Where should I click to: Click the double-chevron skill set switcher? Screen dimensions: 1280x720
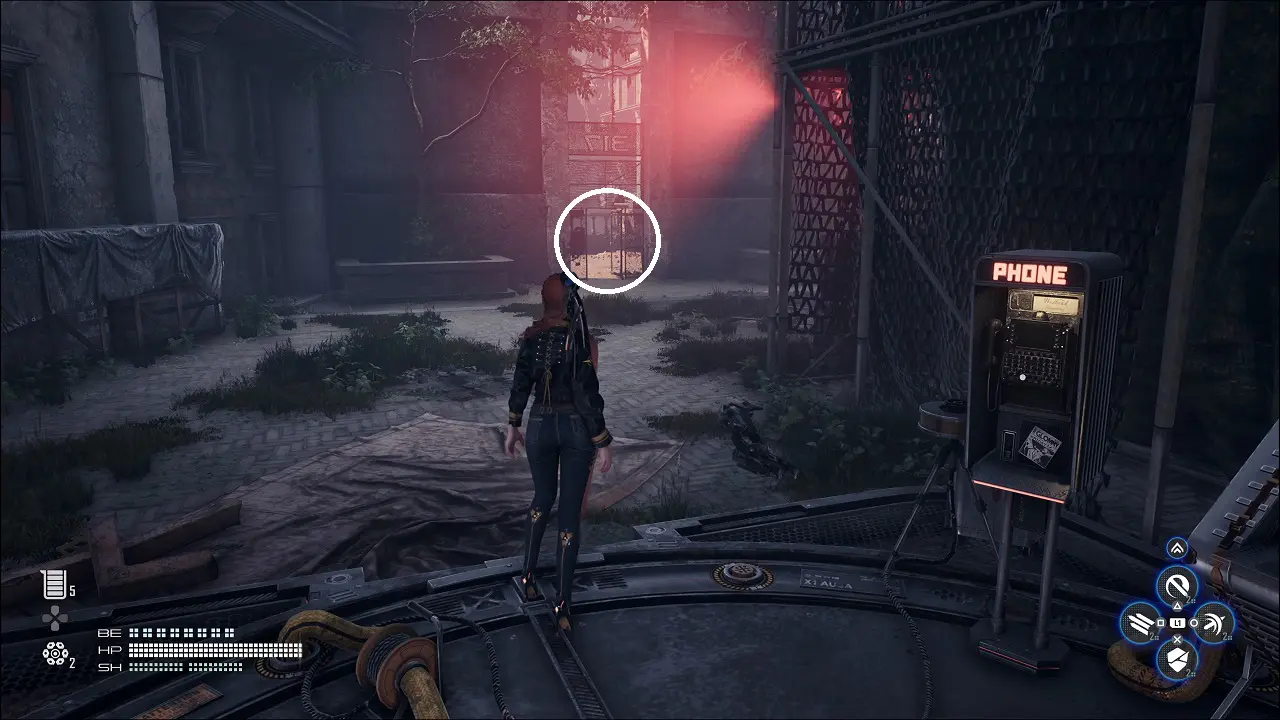click(1177, 548)
